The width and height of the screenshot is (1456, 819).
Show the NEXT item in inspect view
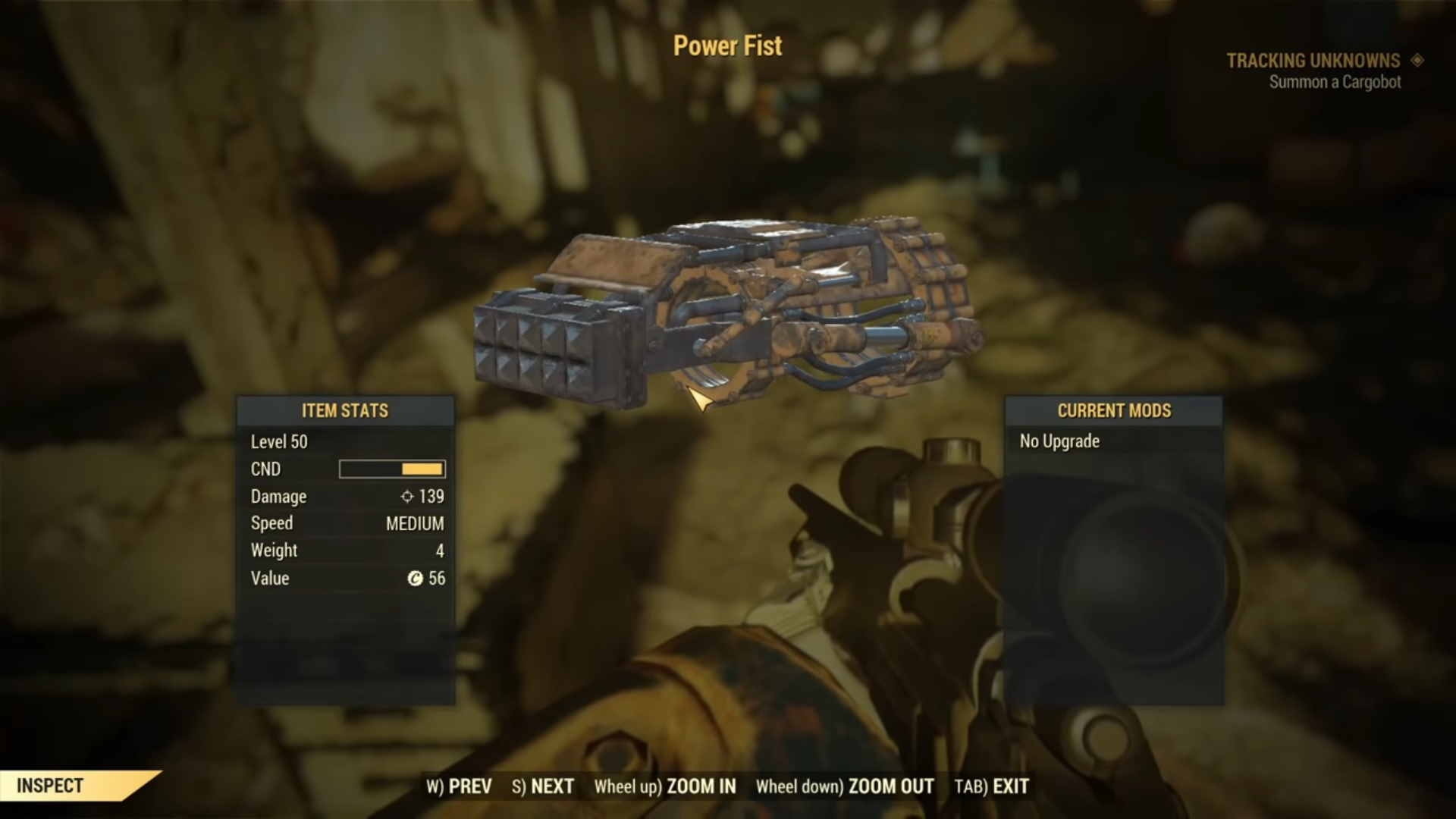(x=543, y=786)
